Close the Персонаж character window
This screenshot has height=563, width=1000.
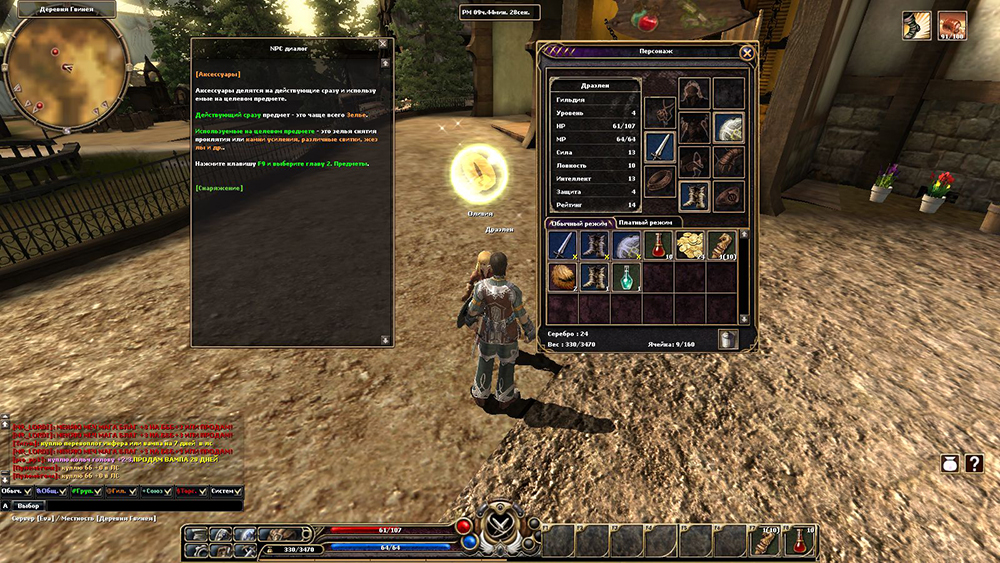click(x=746, y=53)
